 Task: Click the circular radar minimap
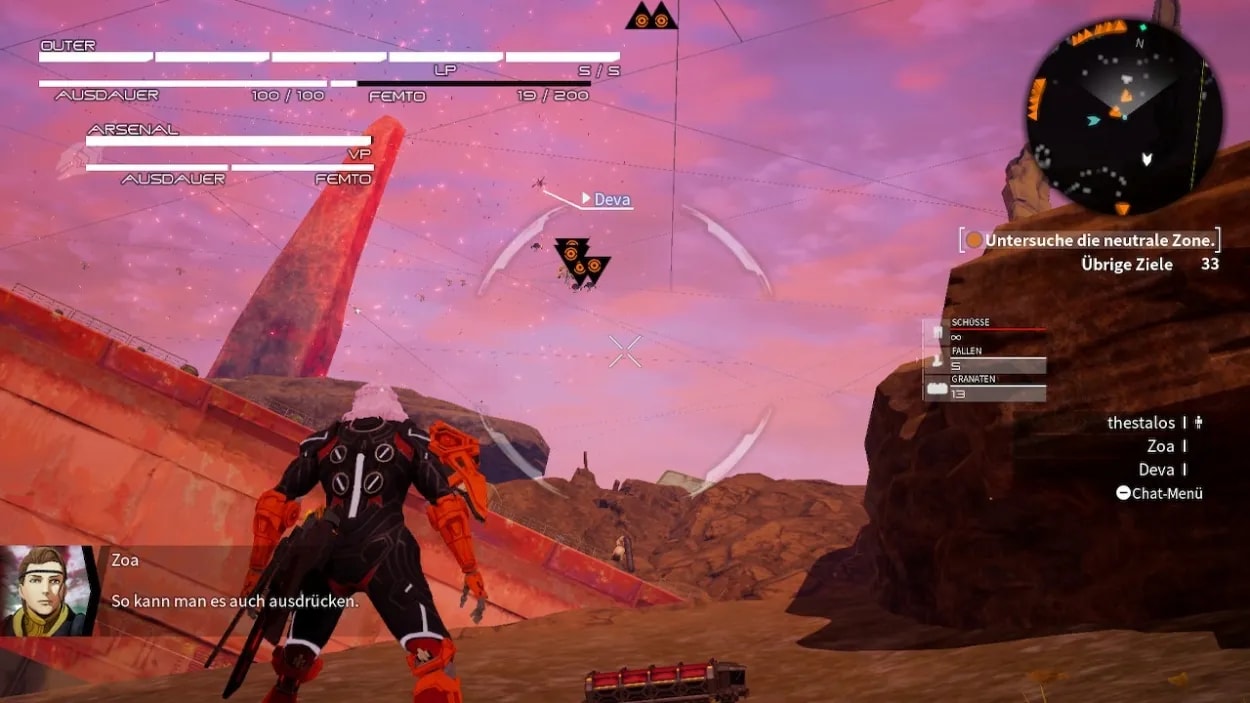coord(1123,116)
